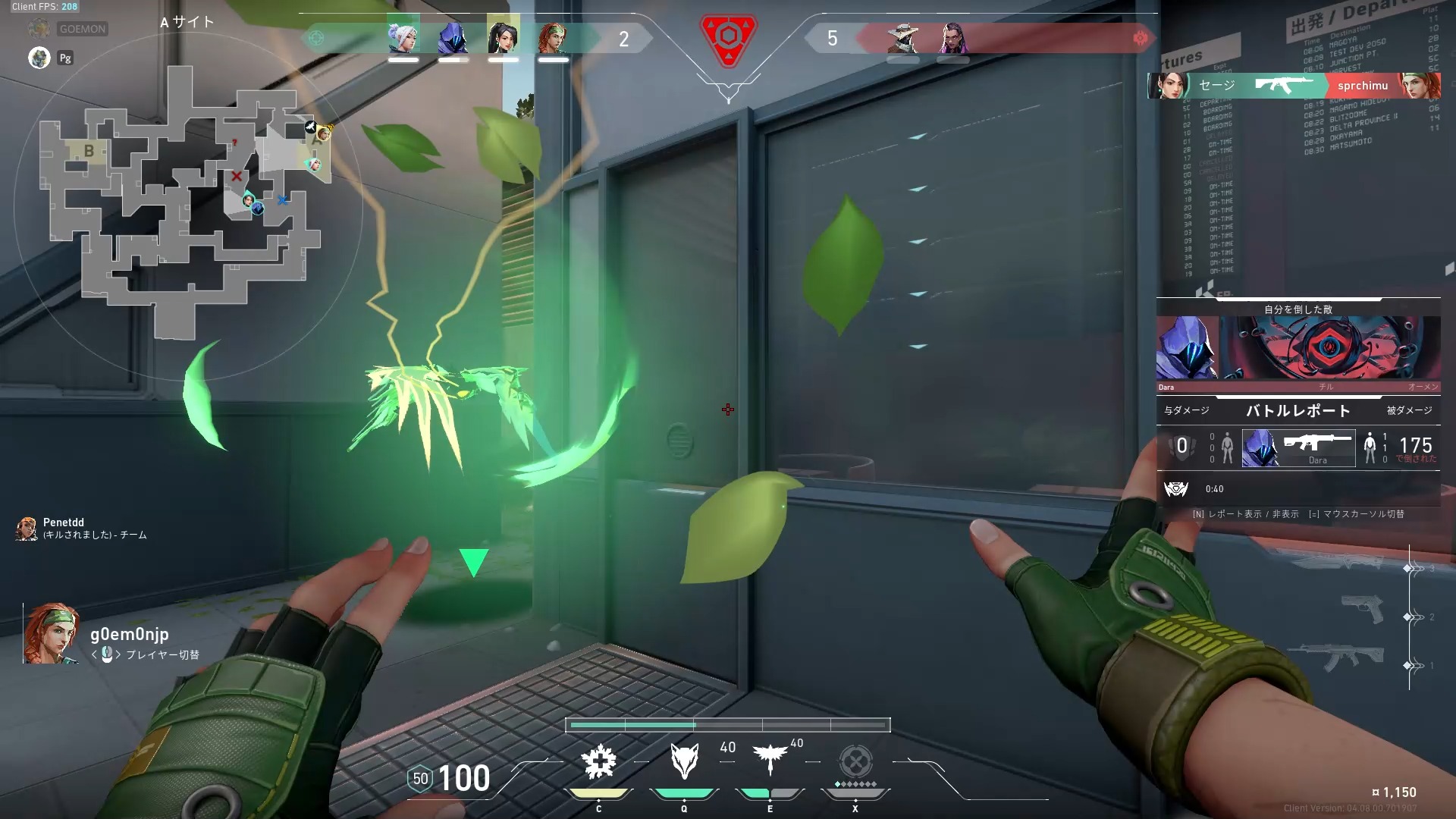Screen dimensions: 1456x819
Task: Click the spectated player g0em0njp portrait
Action: pos(51,634)
